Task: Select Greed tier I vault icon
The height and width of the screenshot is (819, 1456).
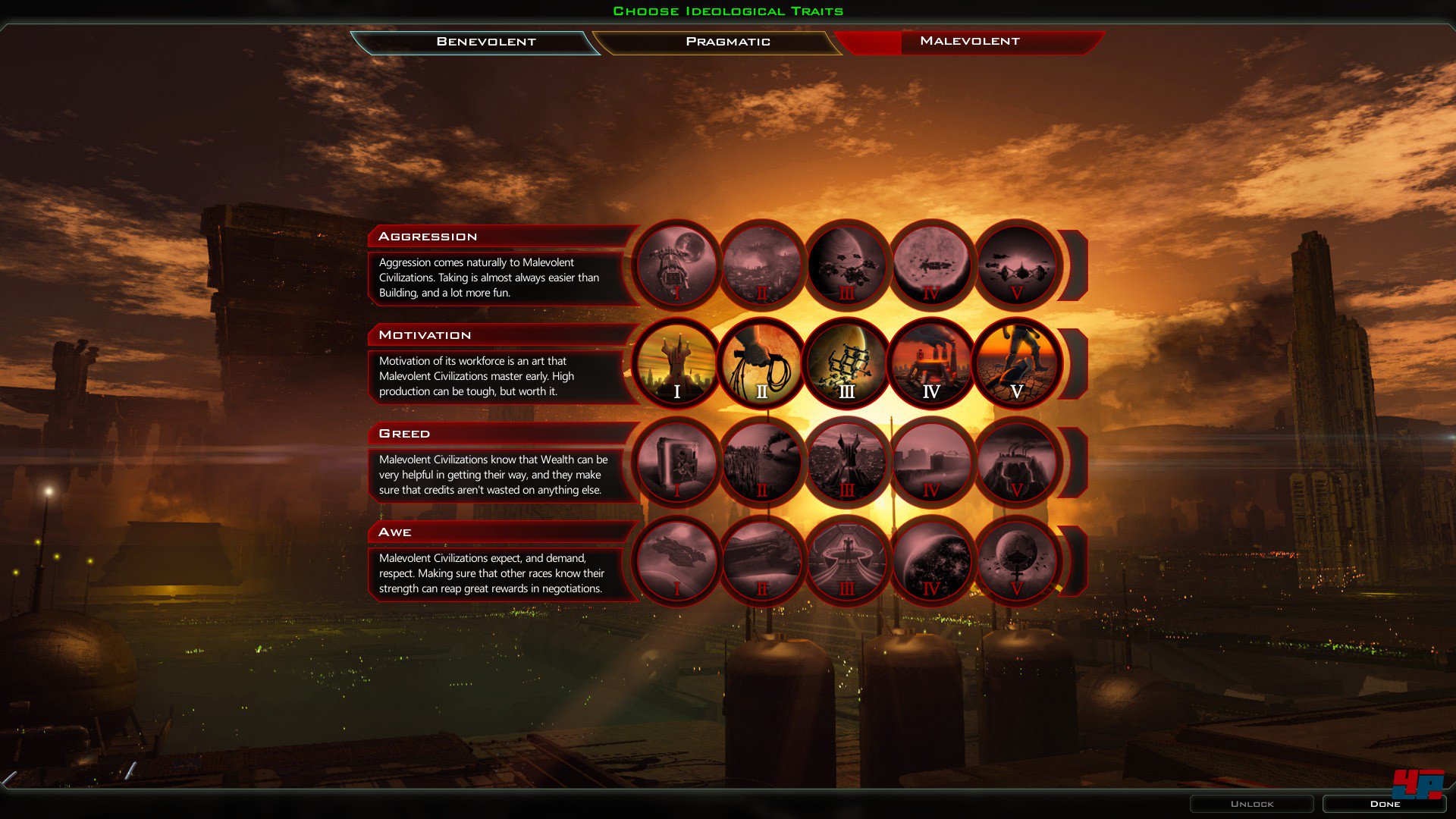Action: click(x=677, y=461)
